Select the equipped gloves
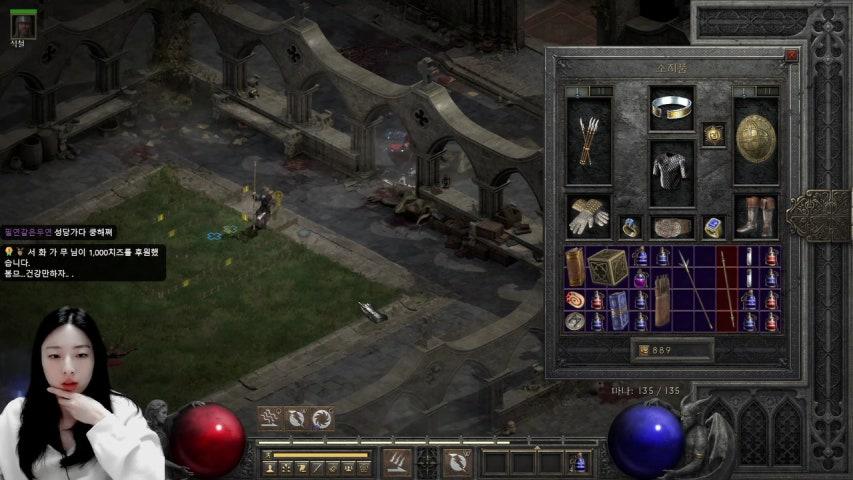This screenshot has height=480, width=853. (x=588, y=217)
